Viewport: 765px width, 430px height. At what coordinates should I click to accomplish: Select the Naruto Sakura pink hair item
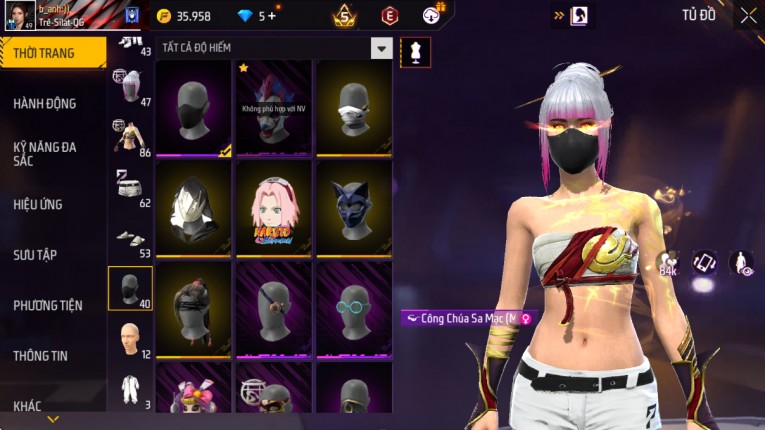274,208
